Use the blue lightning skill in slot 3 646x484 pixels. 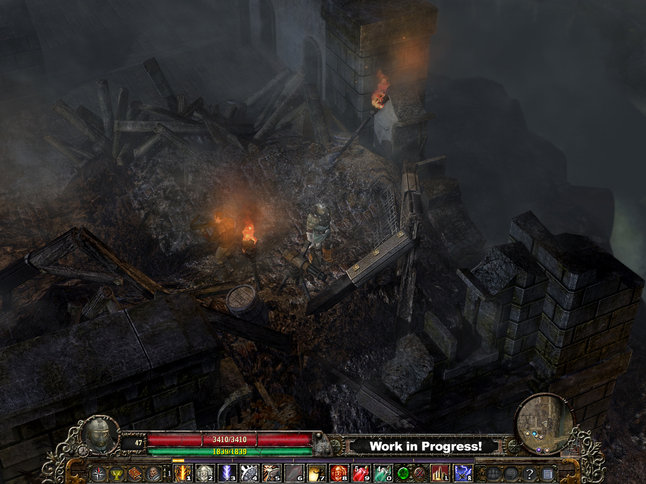[x=226, y=473]
